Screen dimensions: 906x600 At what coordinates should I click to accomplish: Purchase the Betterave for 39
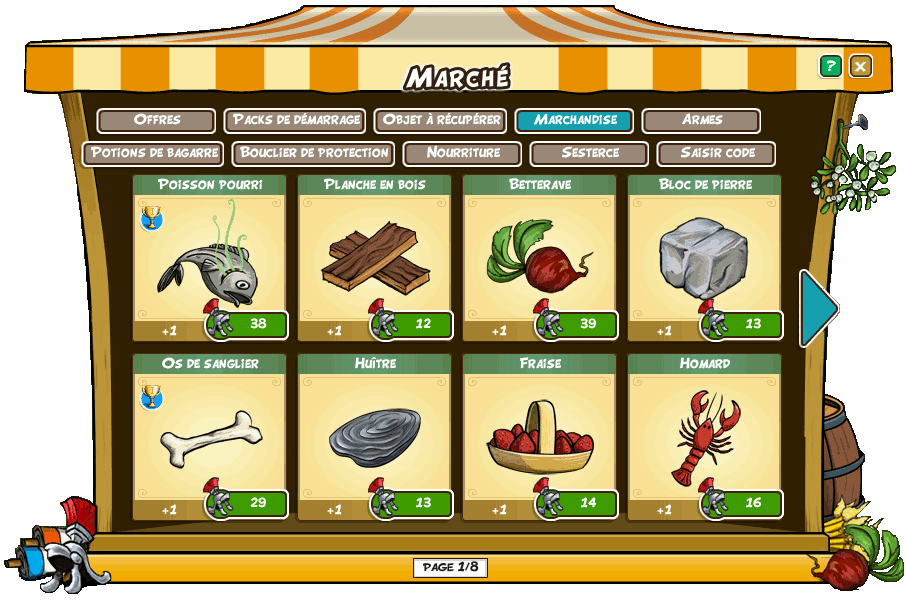point(580,325)
